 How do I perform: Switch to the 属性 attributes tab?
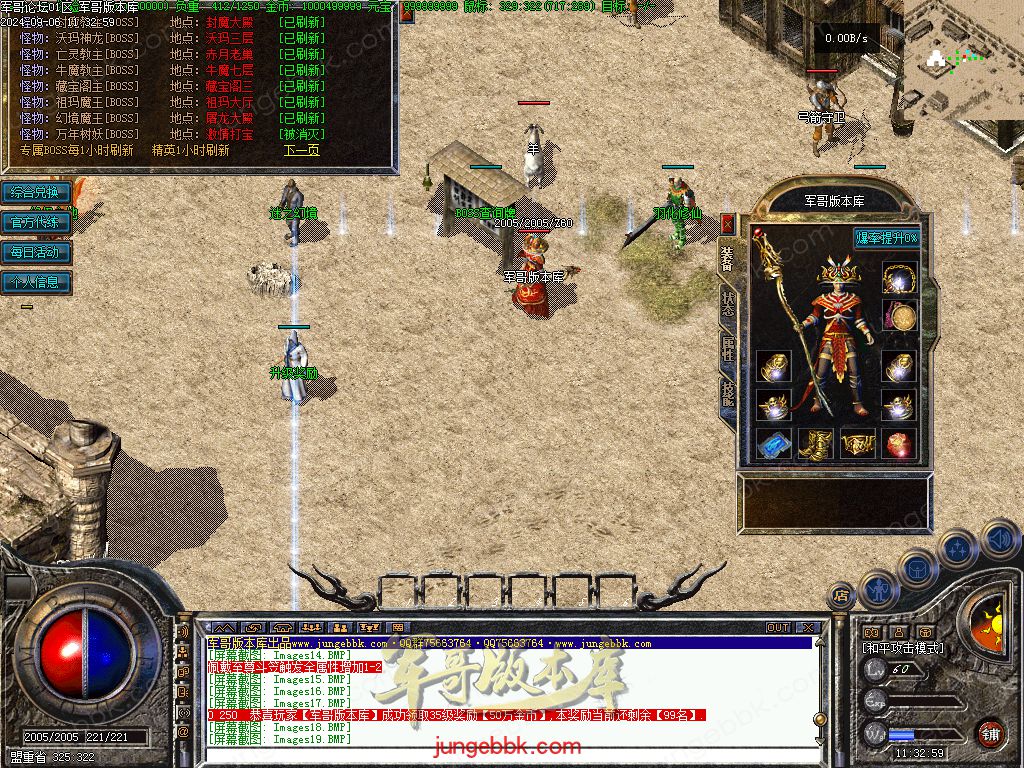[x=727, y=348]
